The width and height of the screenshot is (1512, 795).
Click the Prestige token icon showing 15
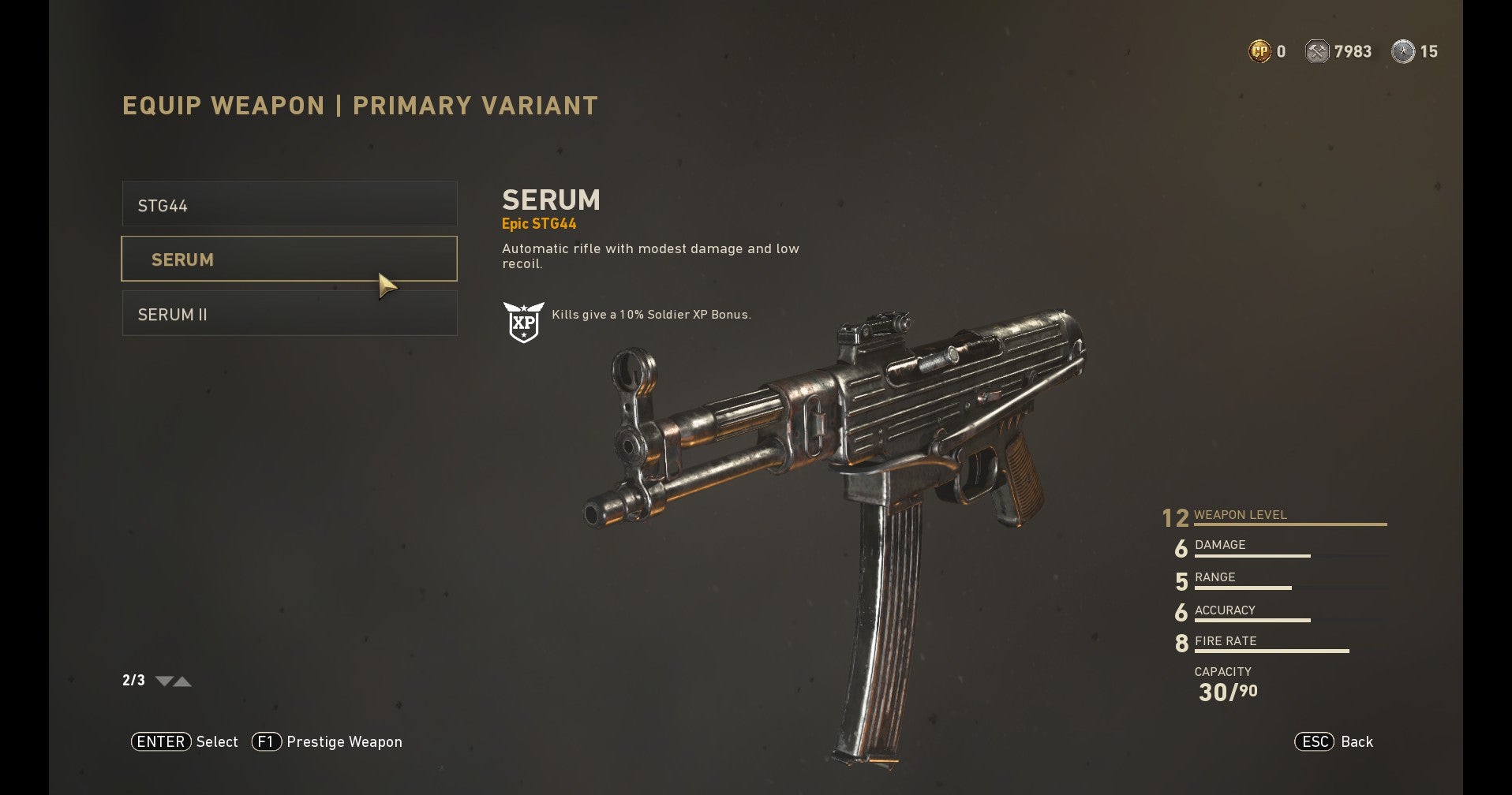pos(1403,50)
